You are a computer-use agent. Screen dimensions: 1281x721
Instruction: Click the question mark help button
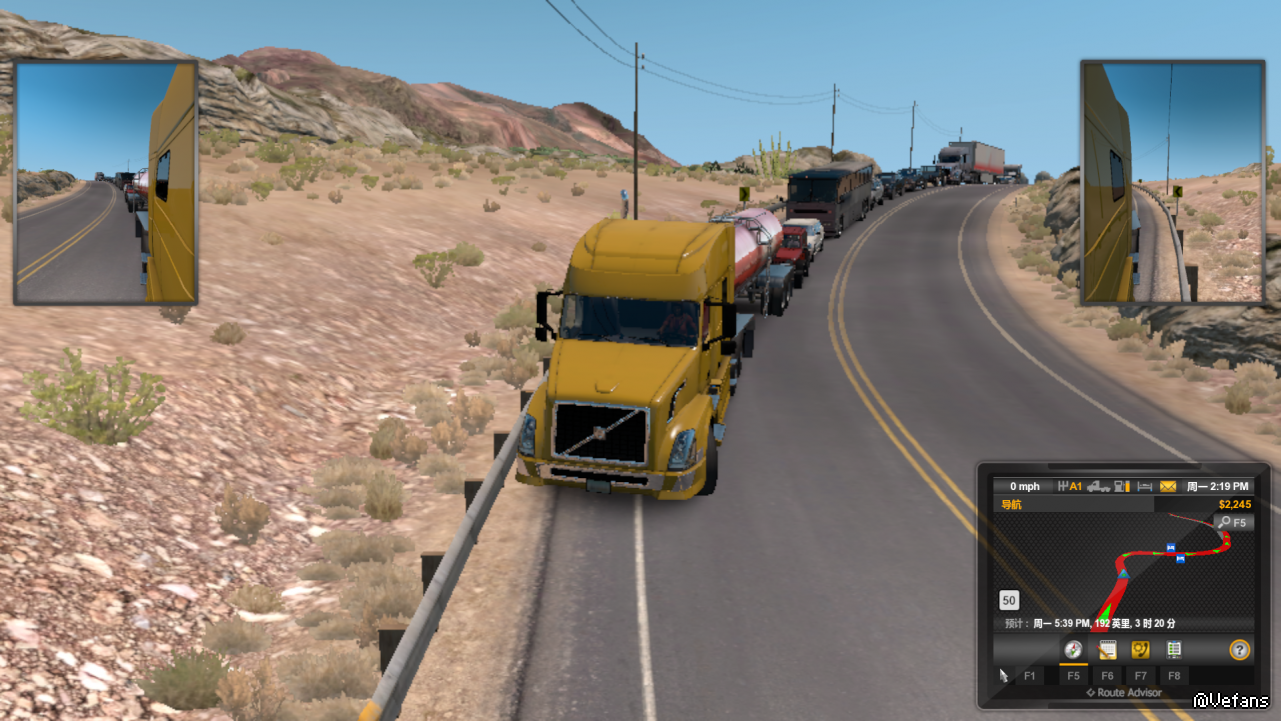point(1240,650)
